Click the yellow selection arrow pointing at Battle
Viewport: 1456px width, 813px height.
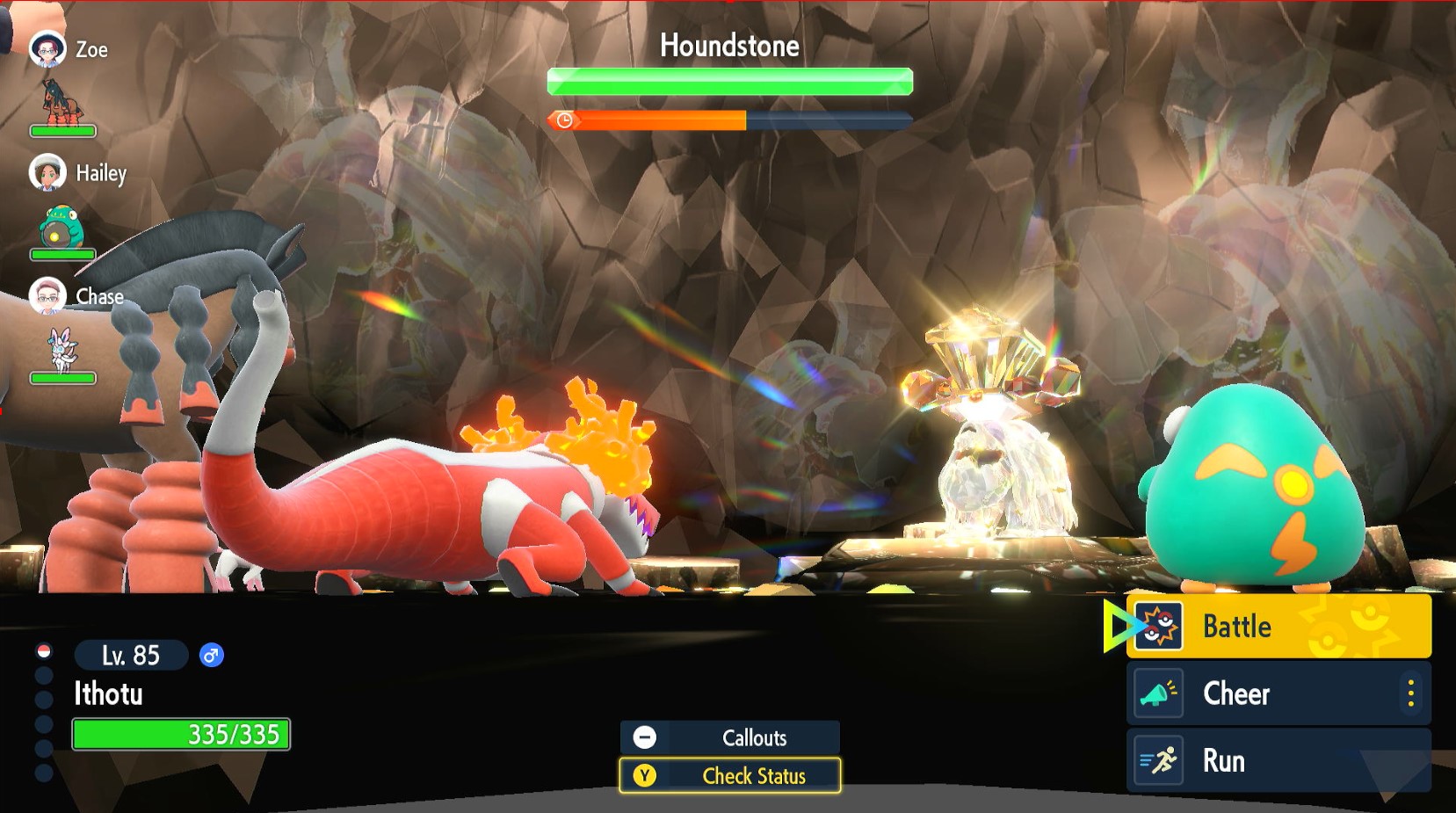(x=1118, y=626)
